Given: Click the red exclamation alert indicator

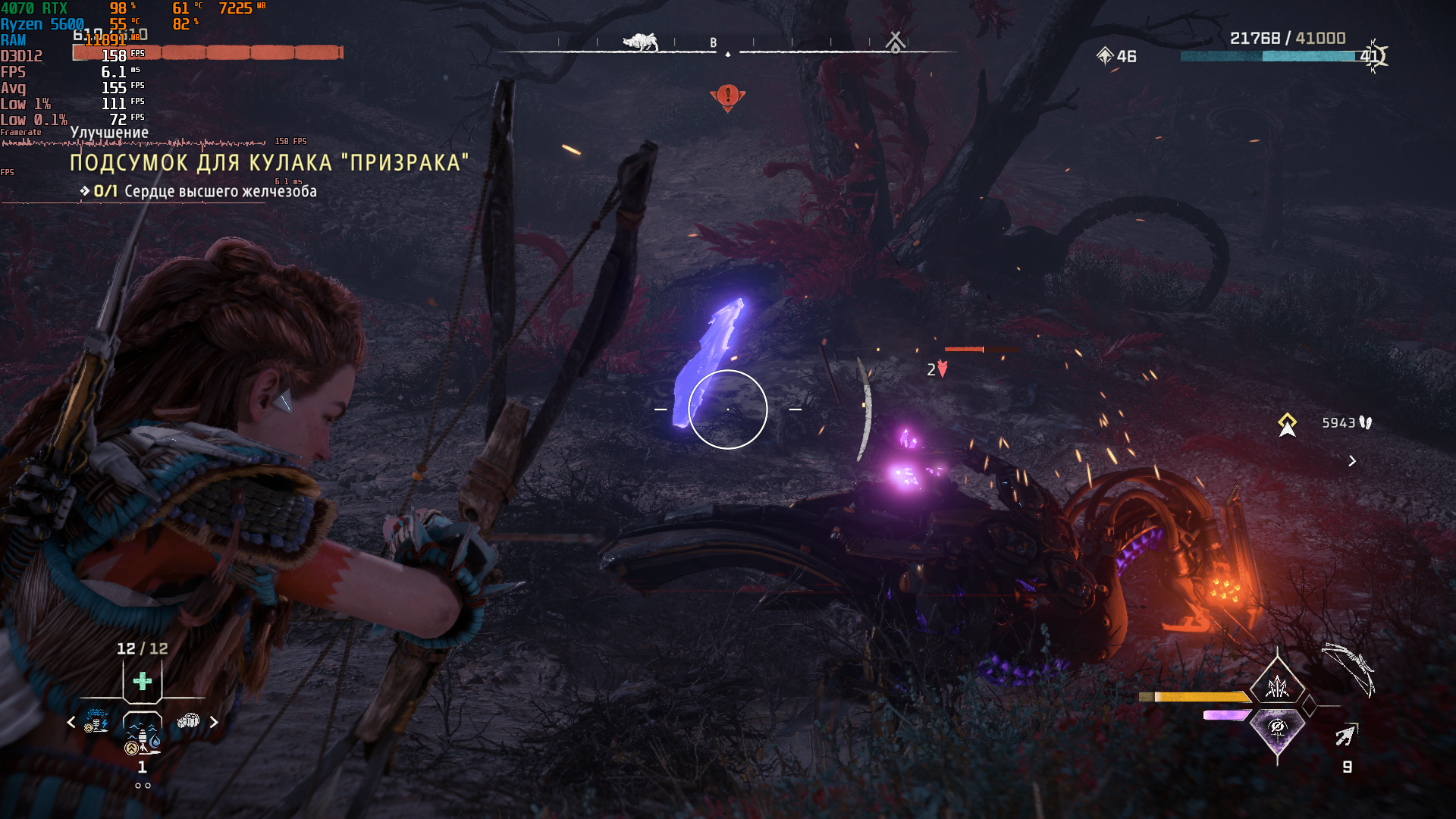Looking at the screenshot, I should tap(727, 96).
